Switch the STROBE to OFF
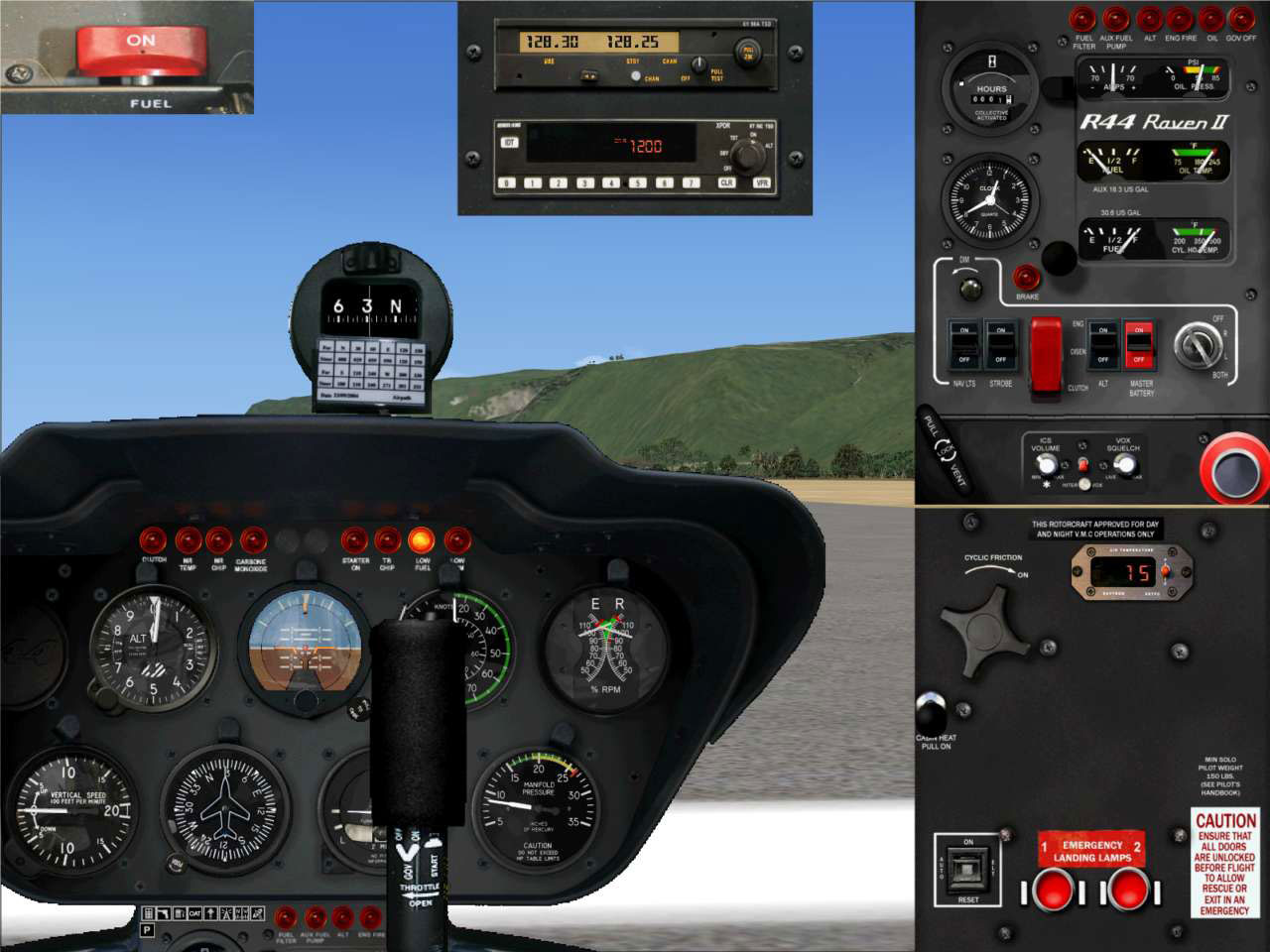The height and width of the screenshot is (952, 1270). pos(1000,360)
